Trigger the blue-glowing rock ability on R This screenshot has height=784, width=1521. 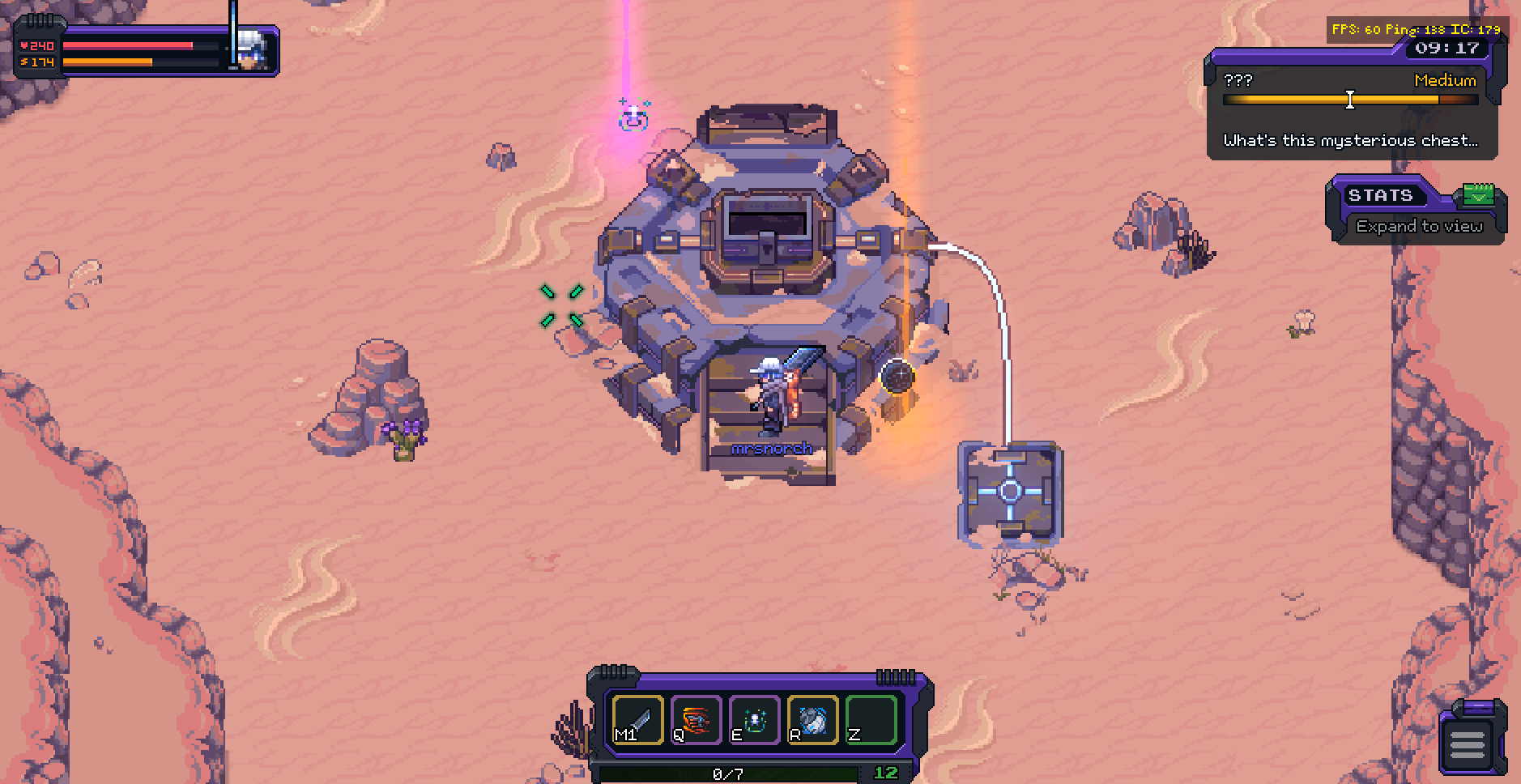812,719
